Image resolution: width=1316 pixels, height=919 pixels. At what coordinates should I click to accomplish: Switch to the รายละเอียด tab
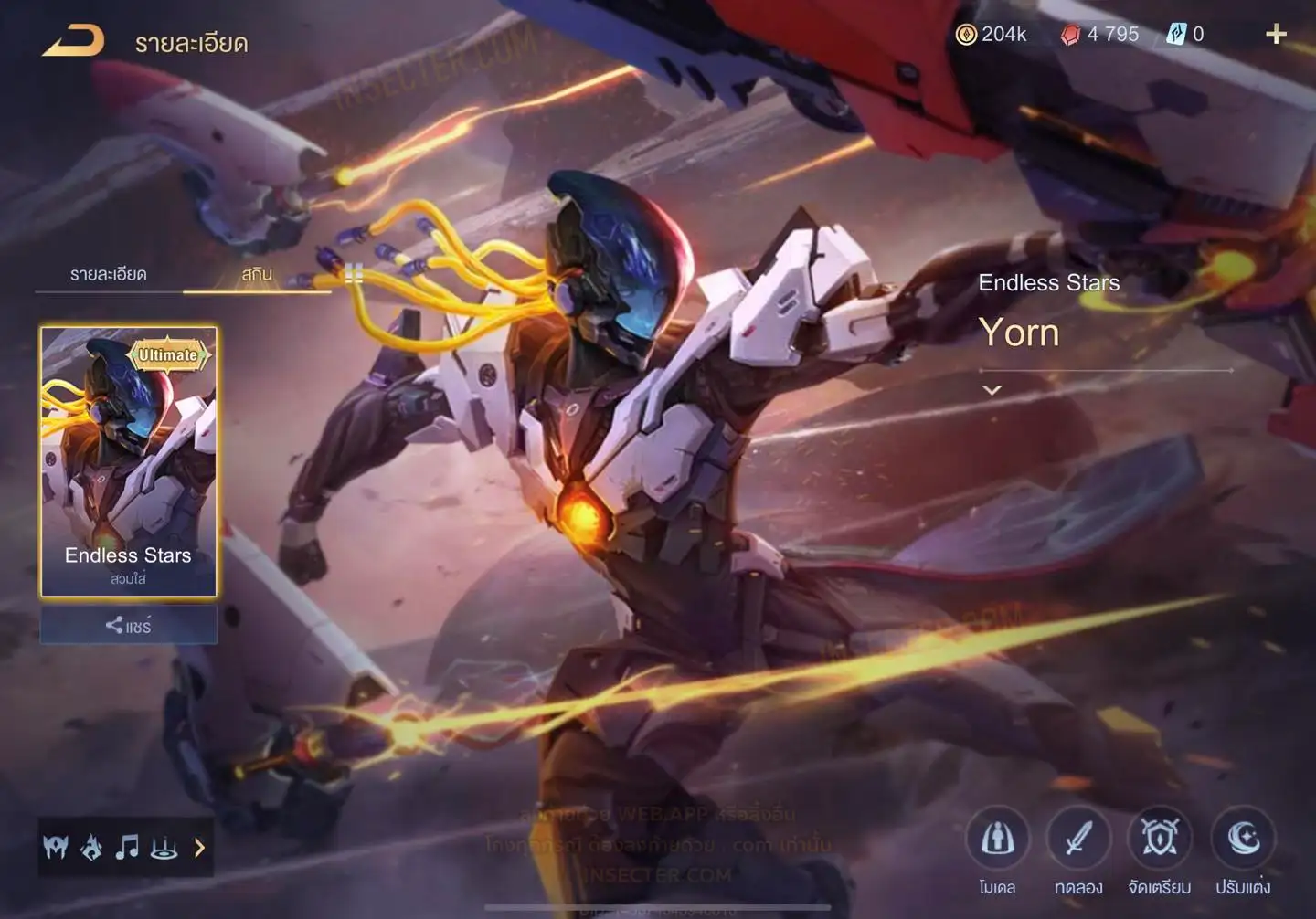109,274
